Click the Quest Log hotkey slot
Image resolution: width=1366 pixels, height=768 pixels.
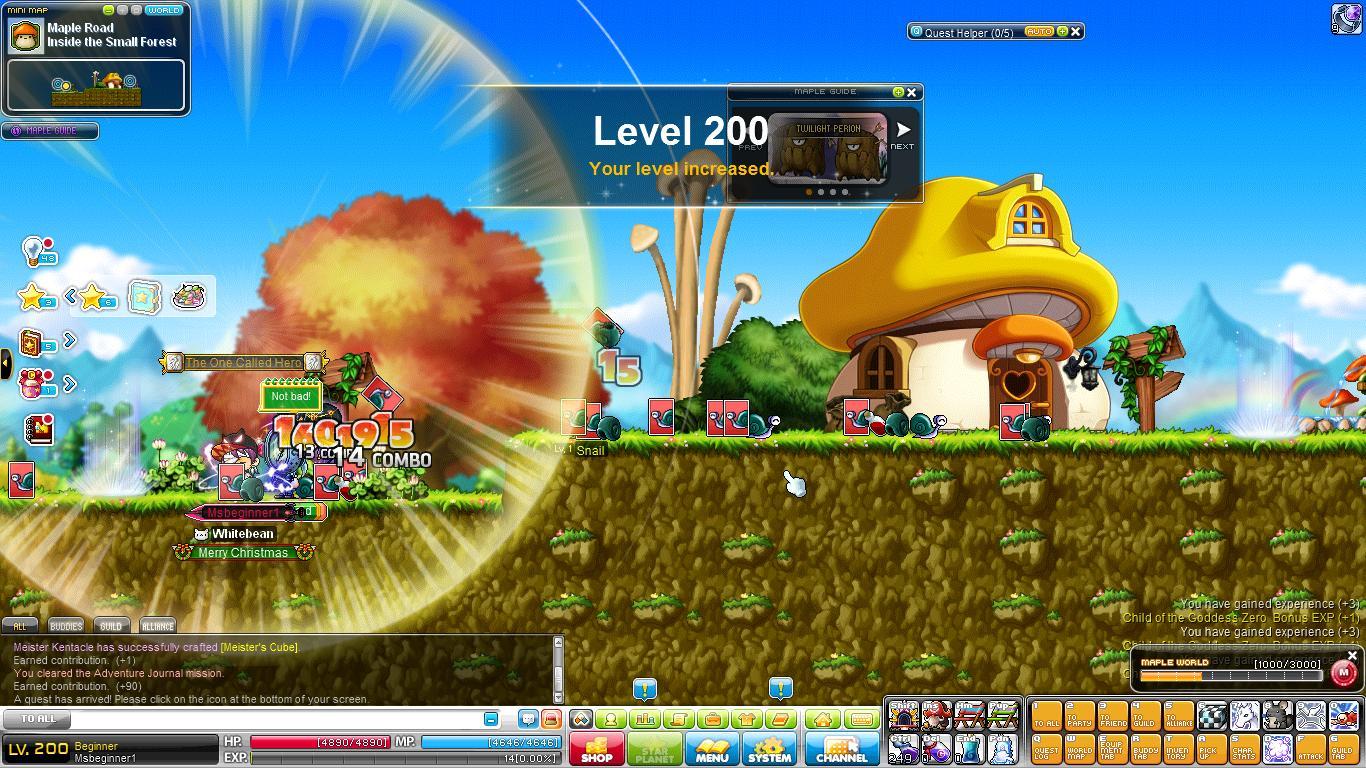[1047, 749]
